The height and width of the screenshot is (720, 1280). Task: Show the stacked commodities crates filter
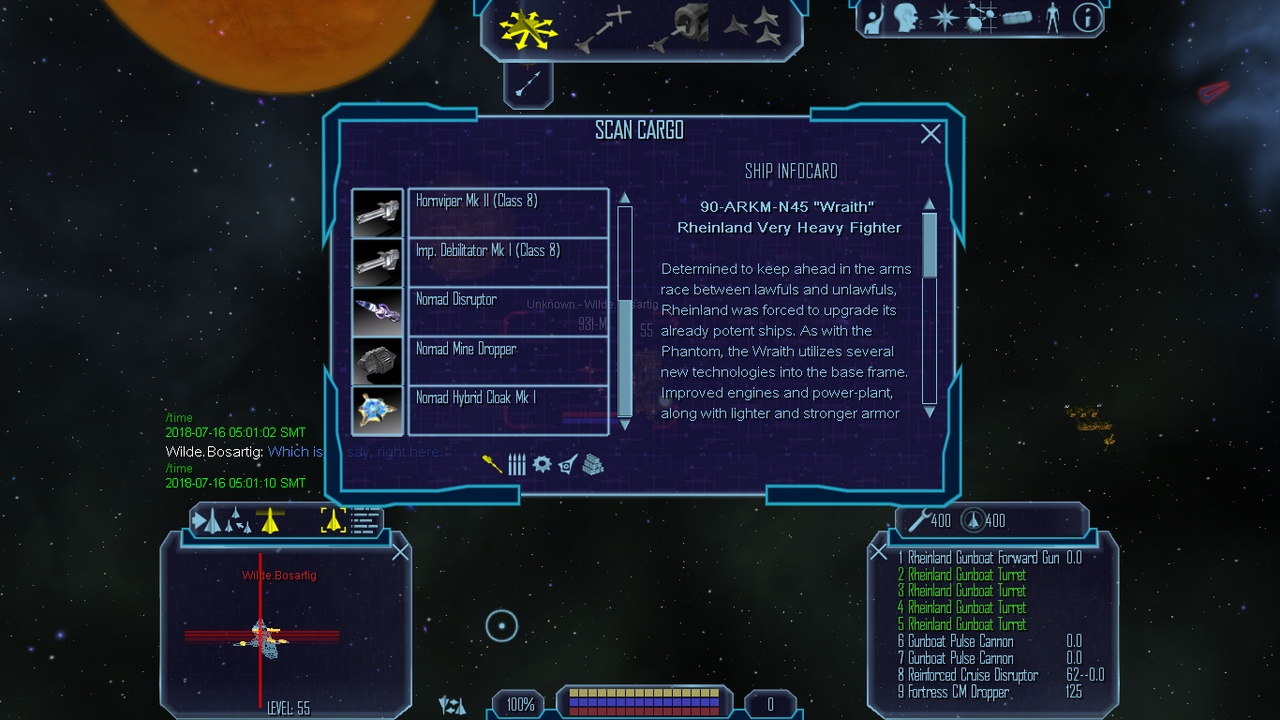[593, 464]
